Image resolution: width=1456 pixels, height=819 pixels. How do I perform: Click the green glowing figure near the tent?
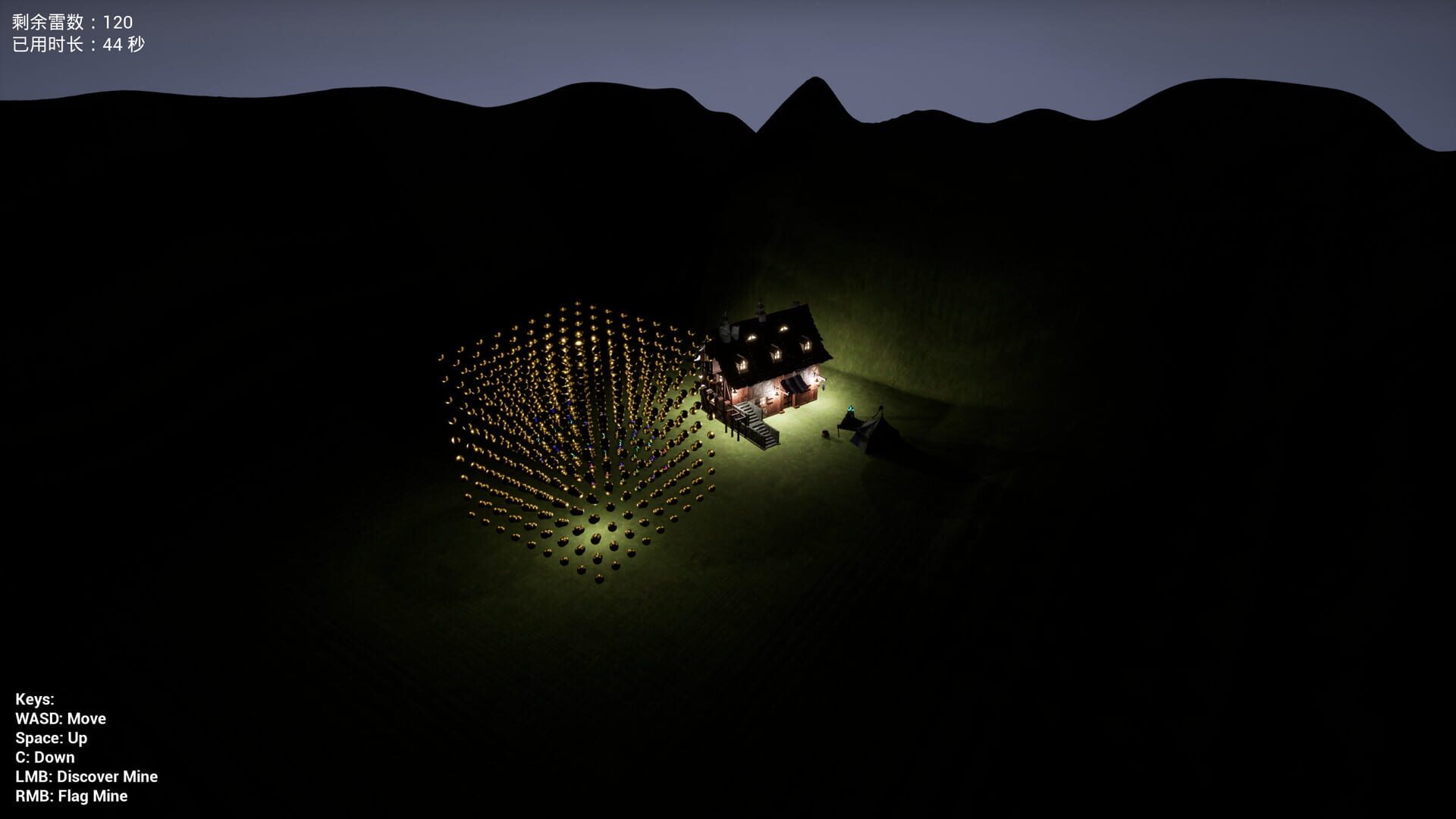(851, 409)
